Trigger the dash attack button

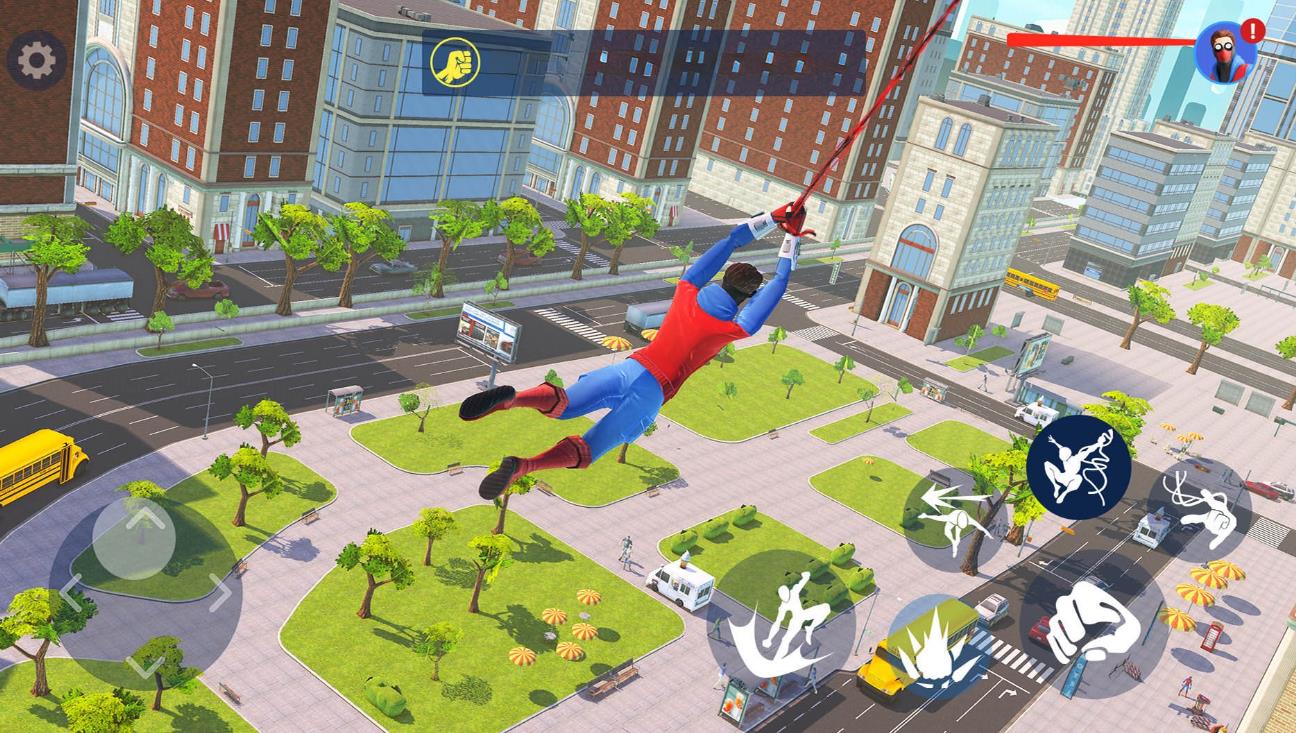pyautogui.click(x=953, y=516)
